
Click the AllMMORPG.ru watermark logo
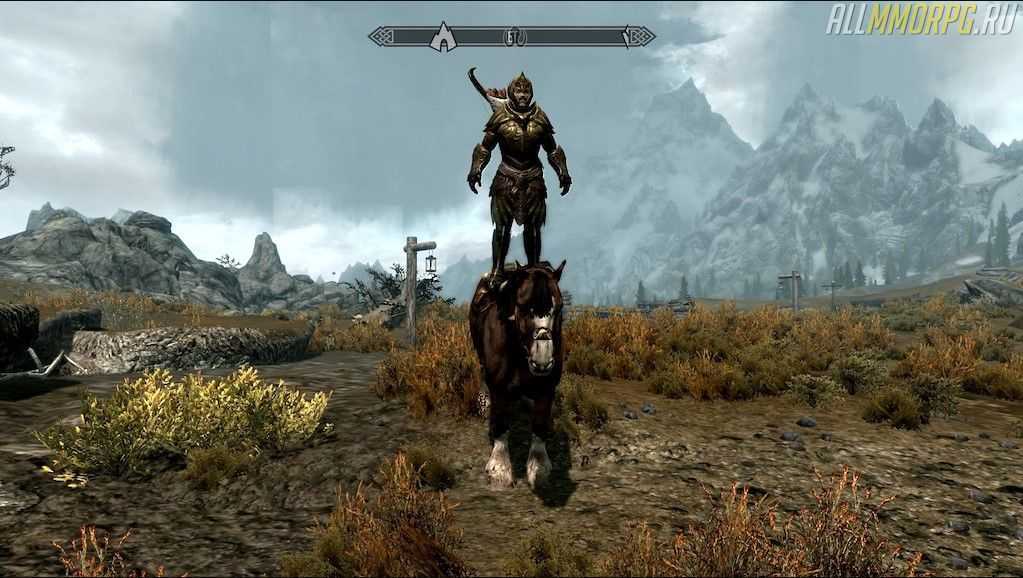point(919,18)
